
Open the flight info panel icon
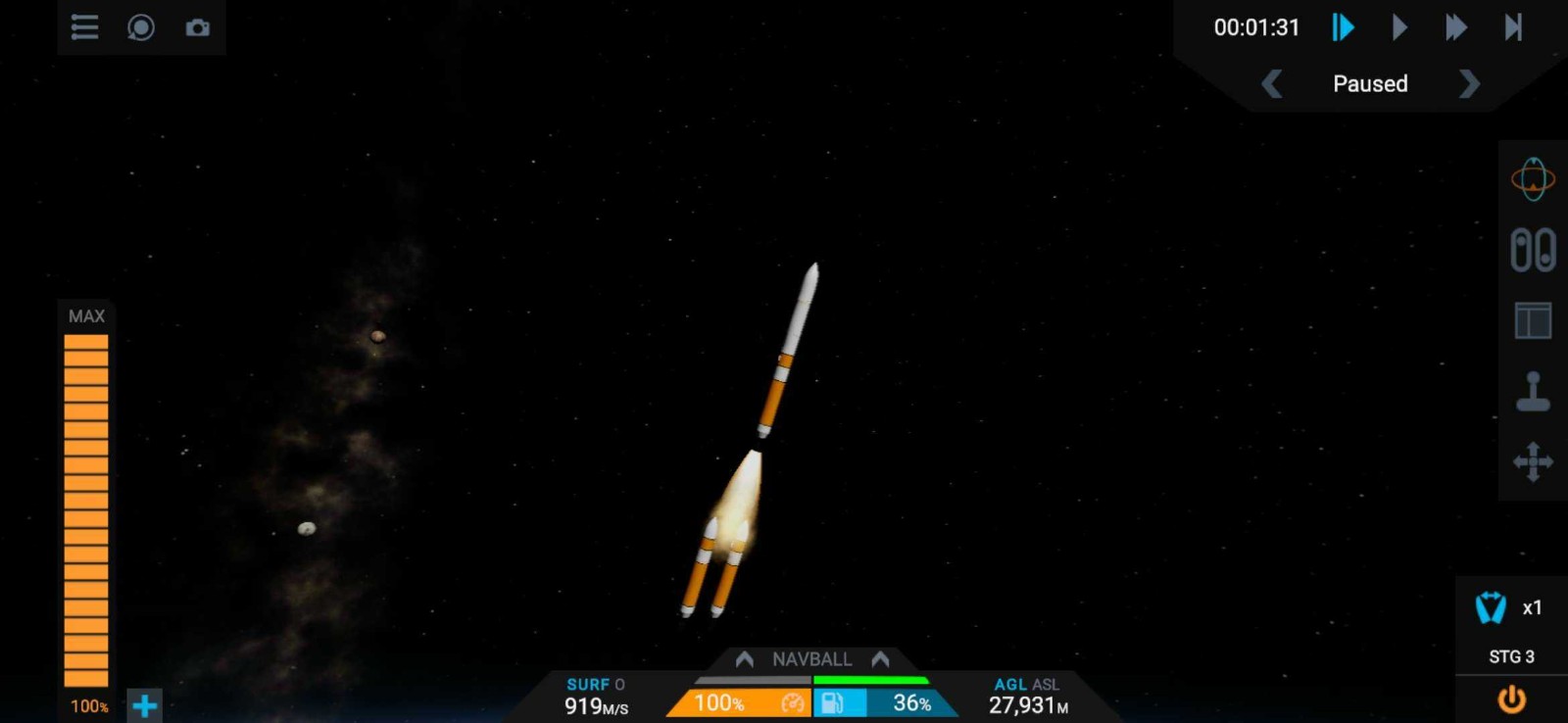[1534, 318]
